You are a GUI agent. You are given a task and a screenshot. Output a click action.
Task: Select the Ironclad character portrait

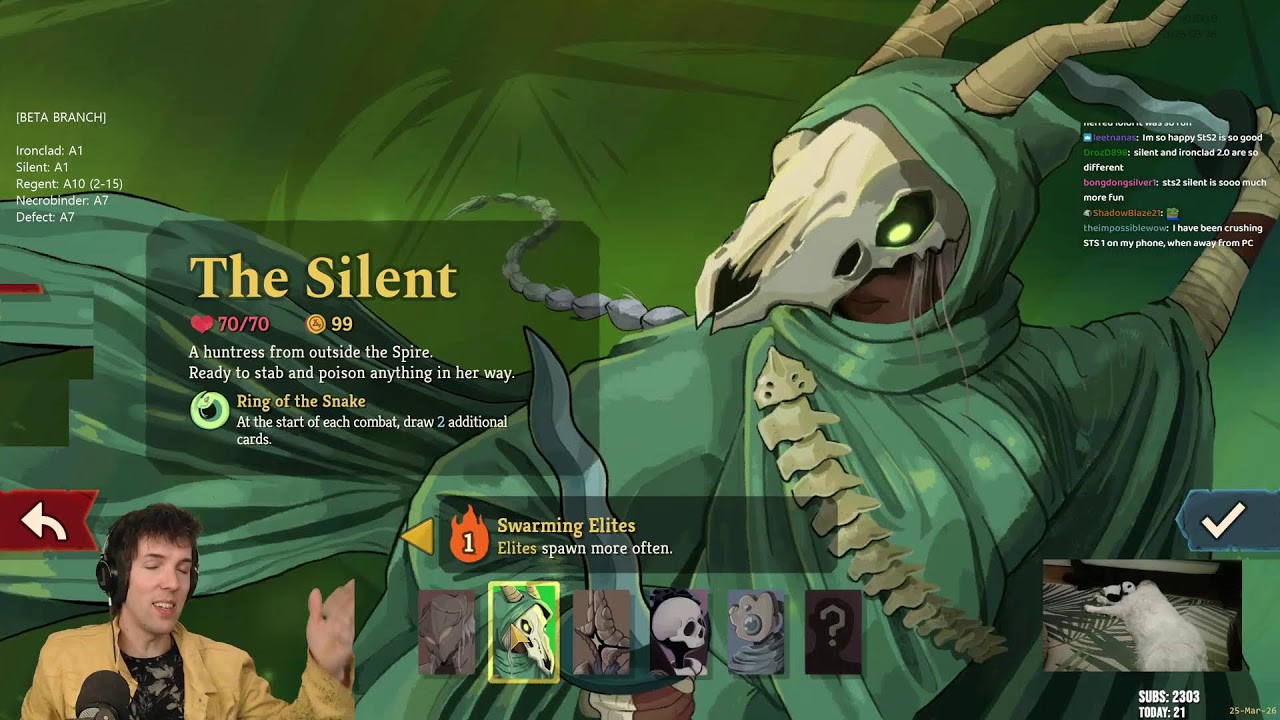tap(446, 632)
